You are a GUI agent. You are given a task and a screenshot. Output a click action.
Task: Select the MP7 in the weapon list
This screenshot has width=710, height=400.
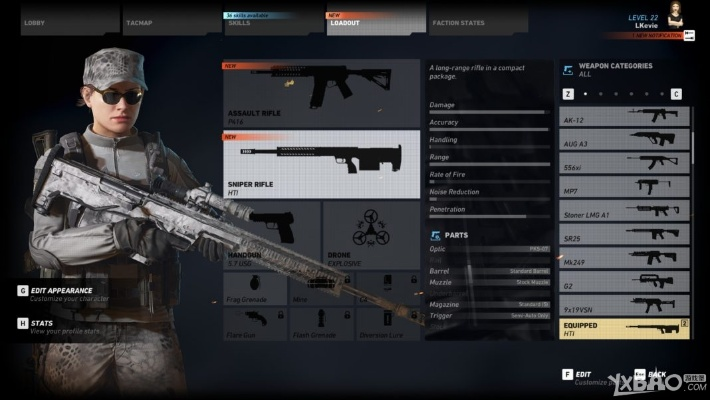tap(624, 187)
